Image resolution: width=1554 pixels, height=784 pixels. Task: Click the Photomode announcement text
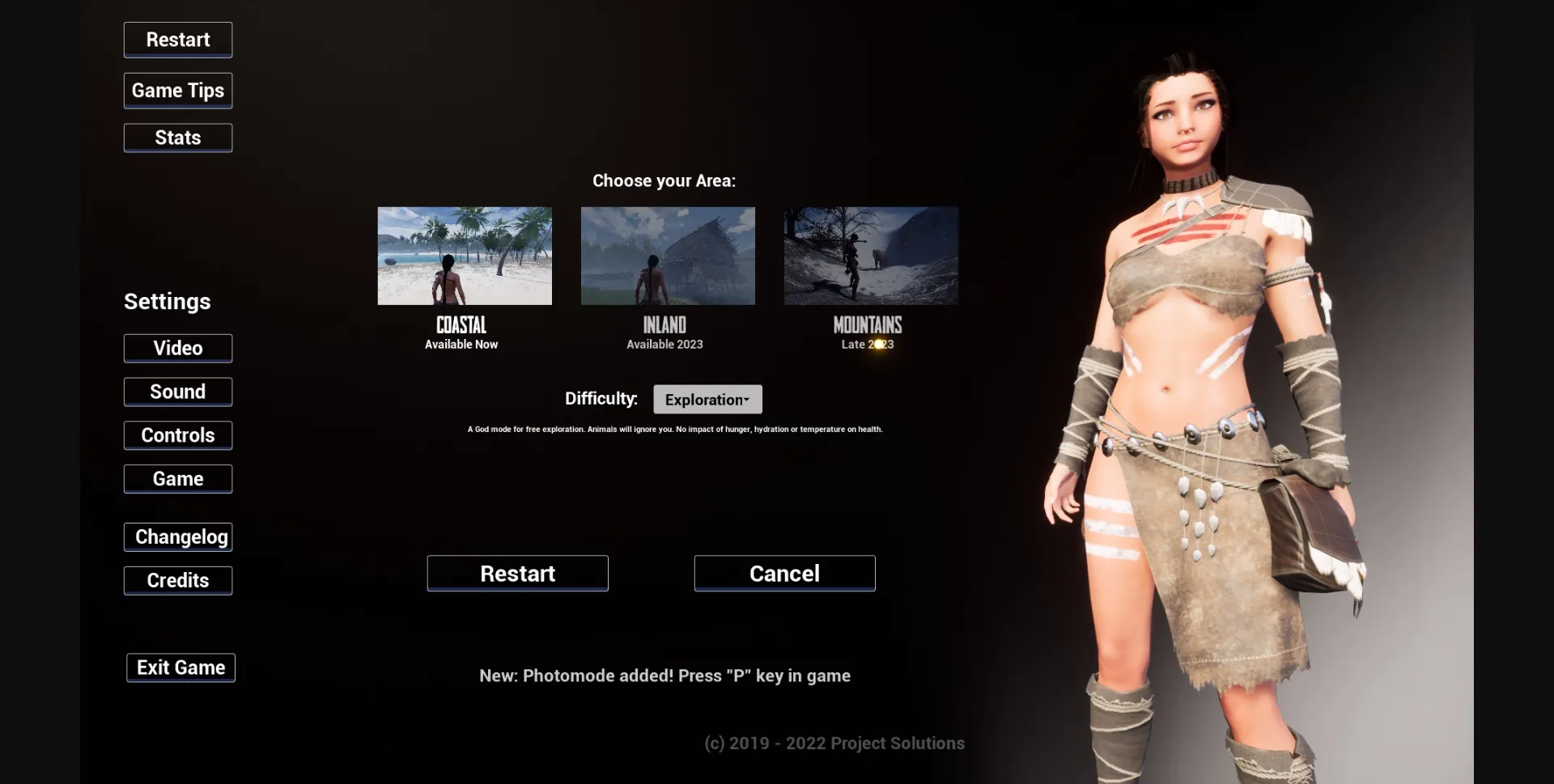664,676
